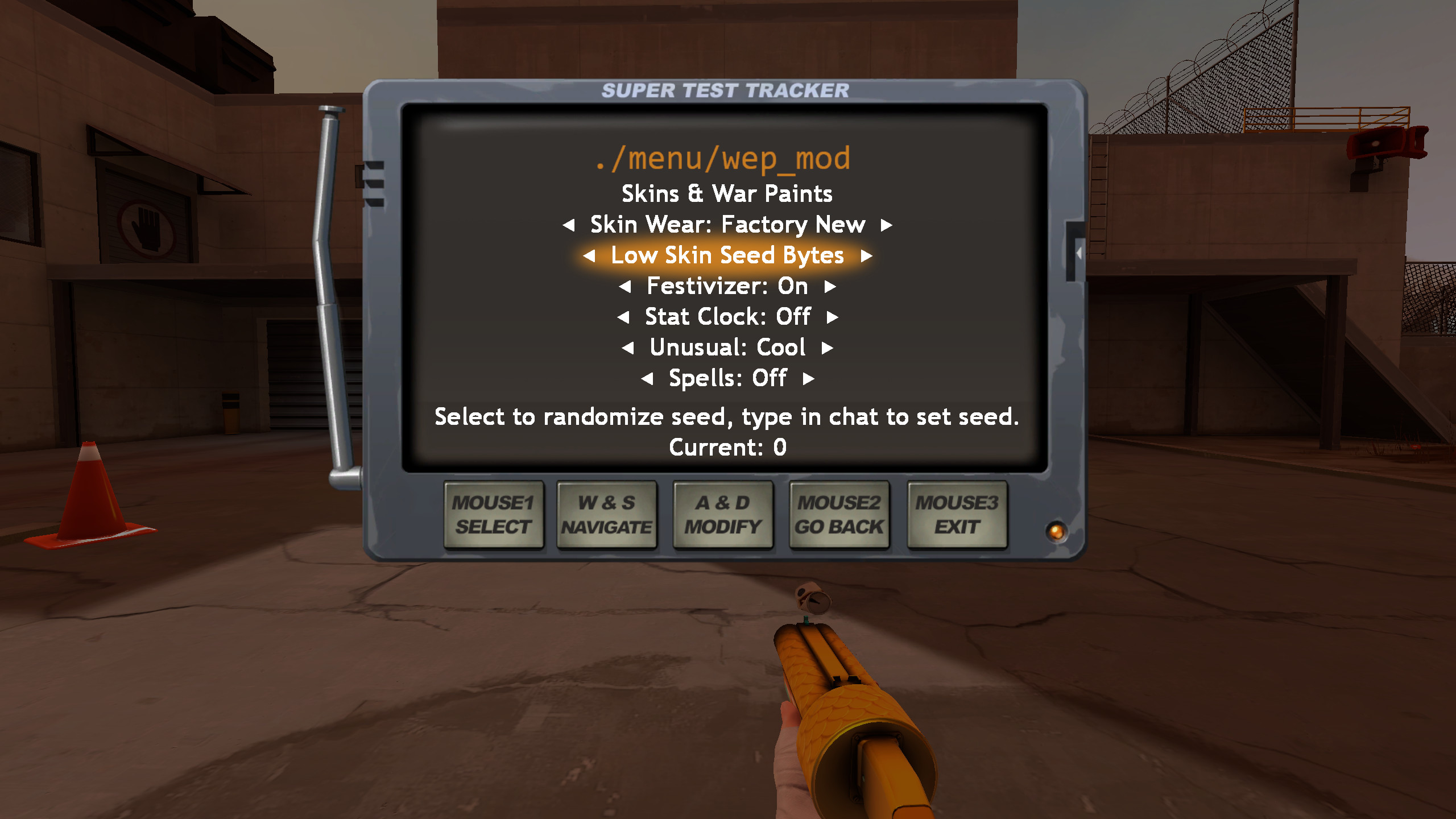Step the Festivizer option rightward
1456x819 pixels.
click(830, 286)
